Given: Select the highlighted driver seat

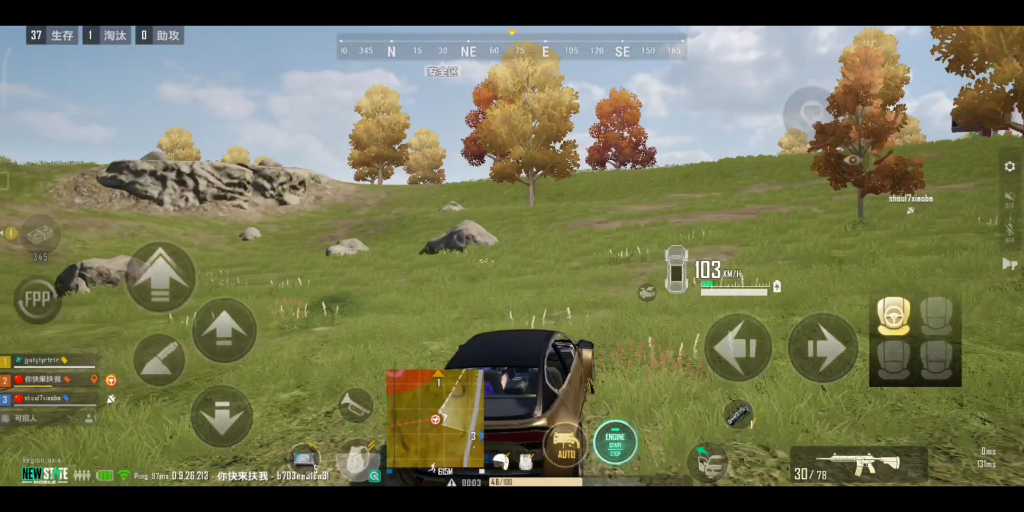Looking at the screenshot, I should (893, 316).
